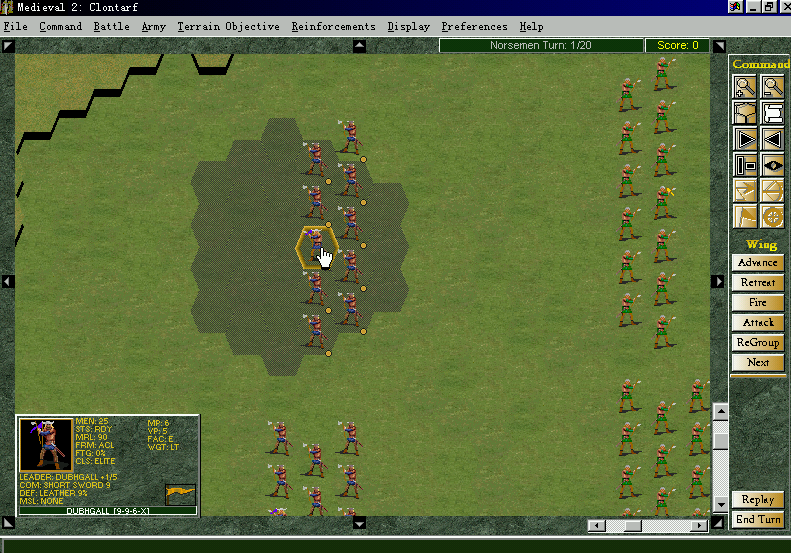
Task: Minimize the Medieval 2 window
Action: (x=753, y=7)
